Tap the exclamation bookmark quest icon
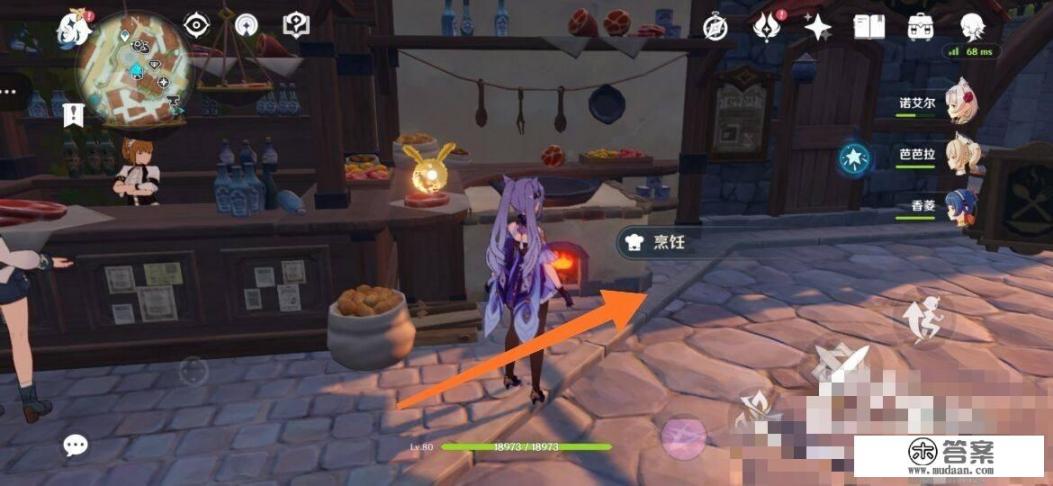Screen dimensions: 1053x486 (73, 113)
